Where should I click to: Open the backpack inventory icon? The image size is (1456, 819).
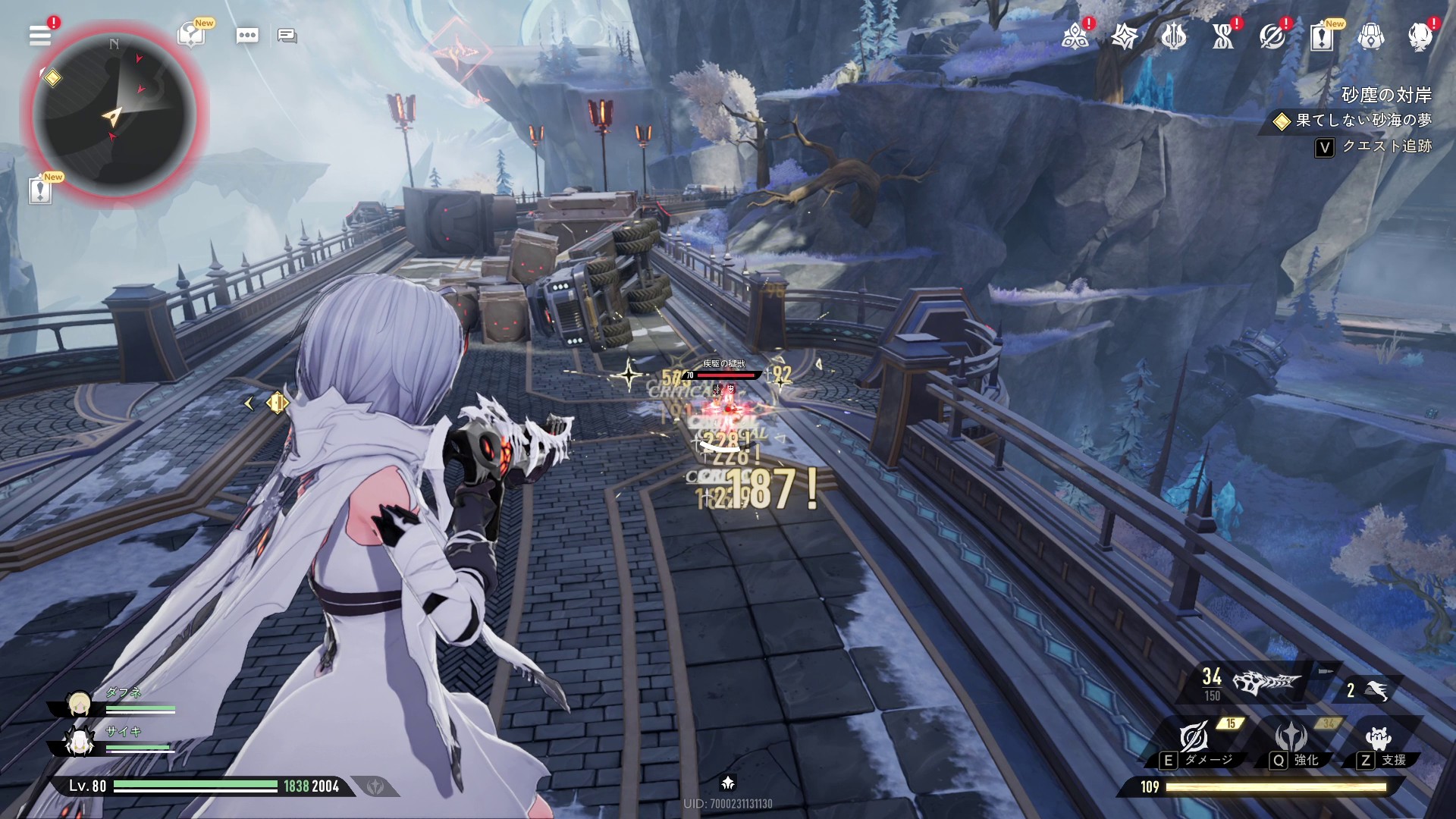(x=1370, y=36)
